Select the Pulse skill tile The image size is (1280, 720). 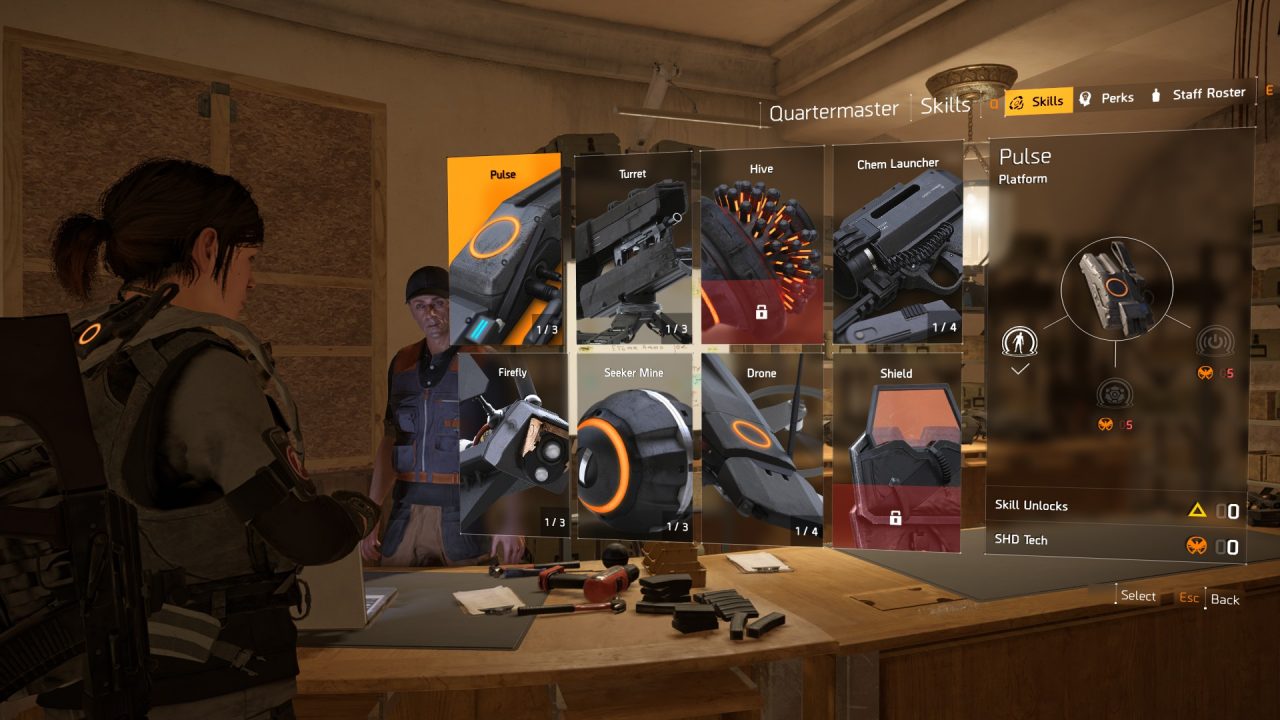(x=505, y=250)
